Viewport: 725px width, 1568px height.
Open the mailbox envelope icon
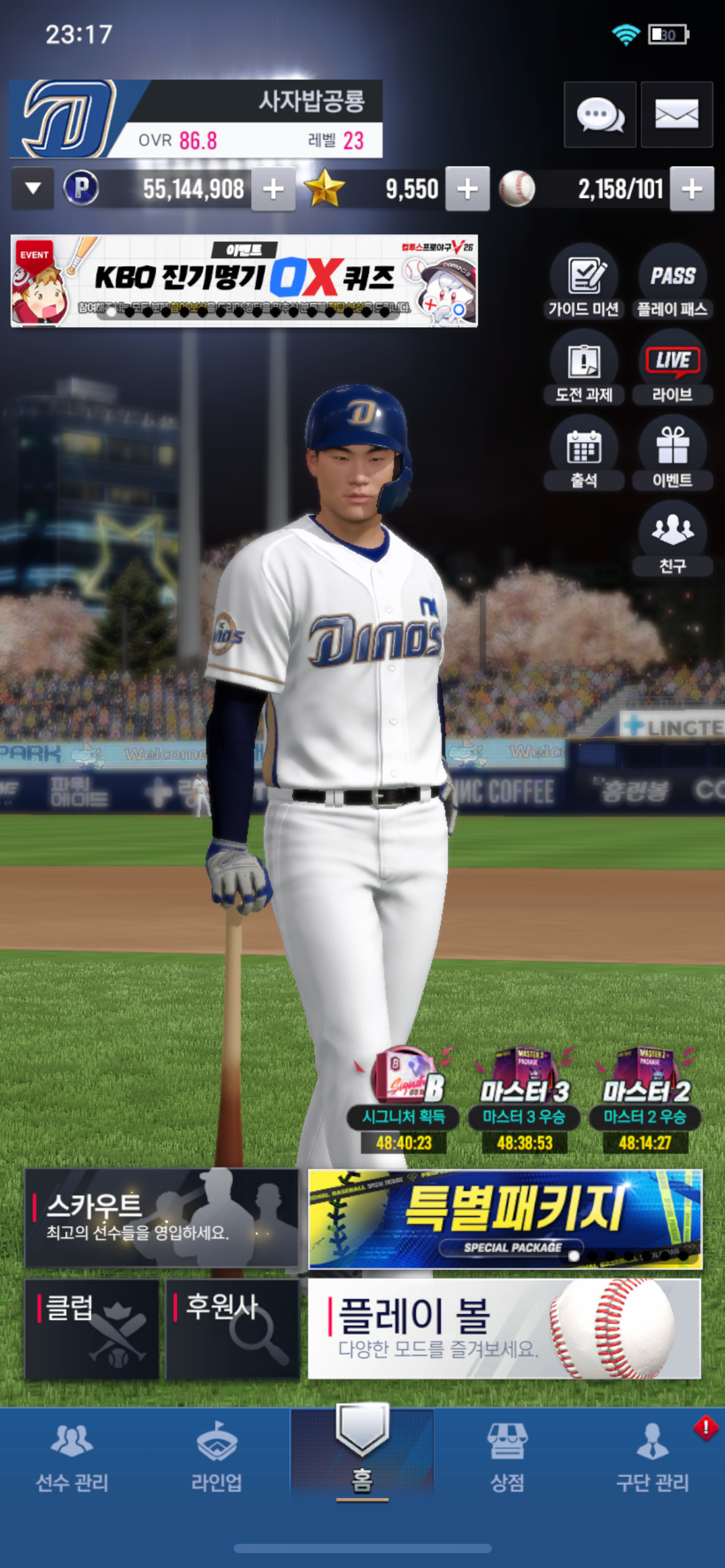677,115
